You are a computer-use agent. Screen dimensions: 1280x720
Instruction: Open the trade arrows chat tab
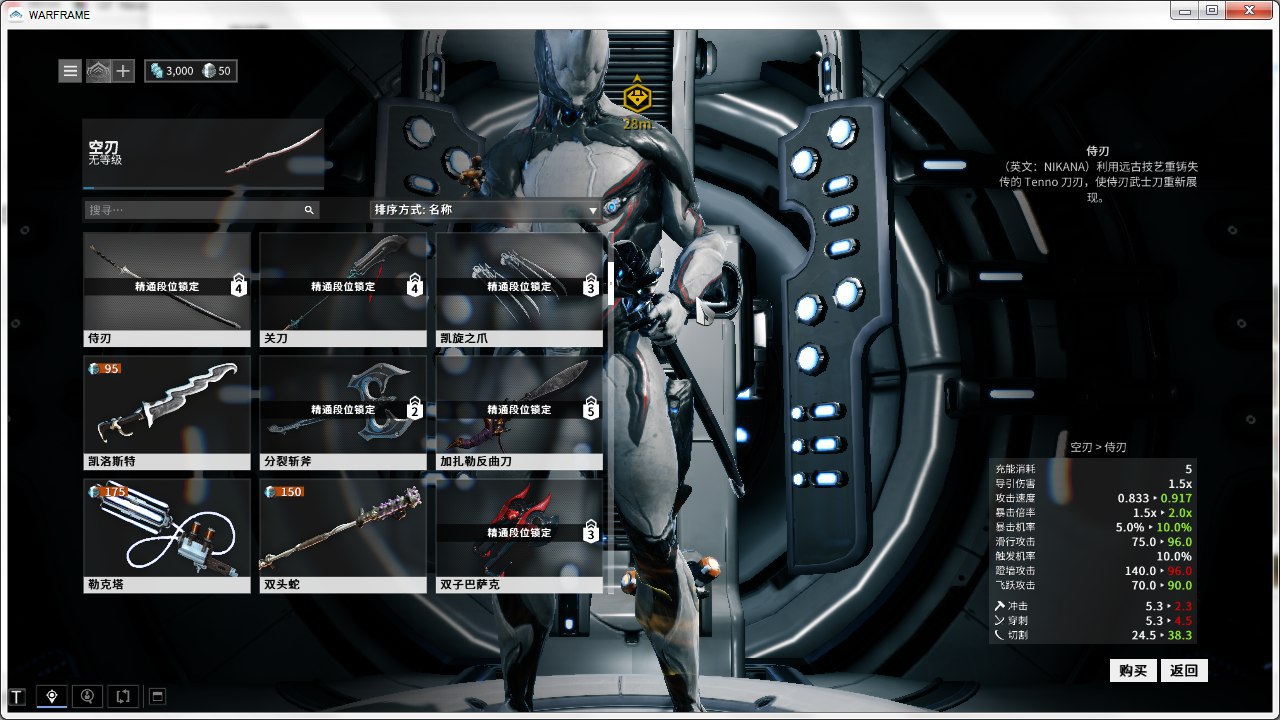click(x=122, y=696)
